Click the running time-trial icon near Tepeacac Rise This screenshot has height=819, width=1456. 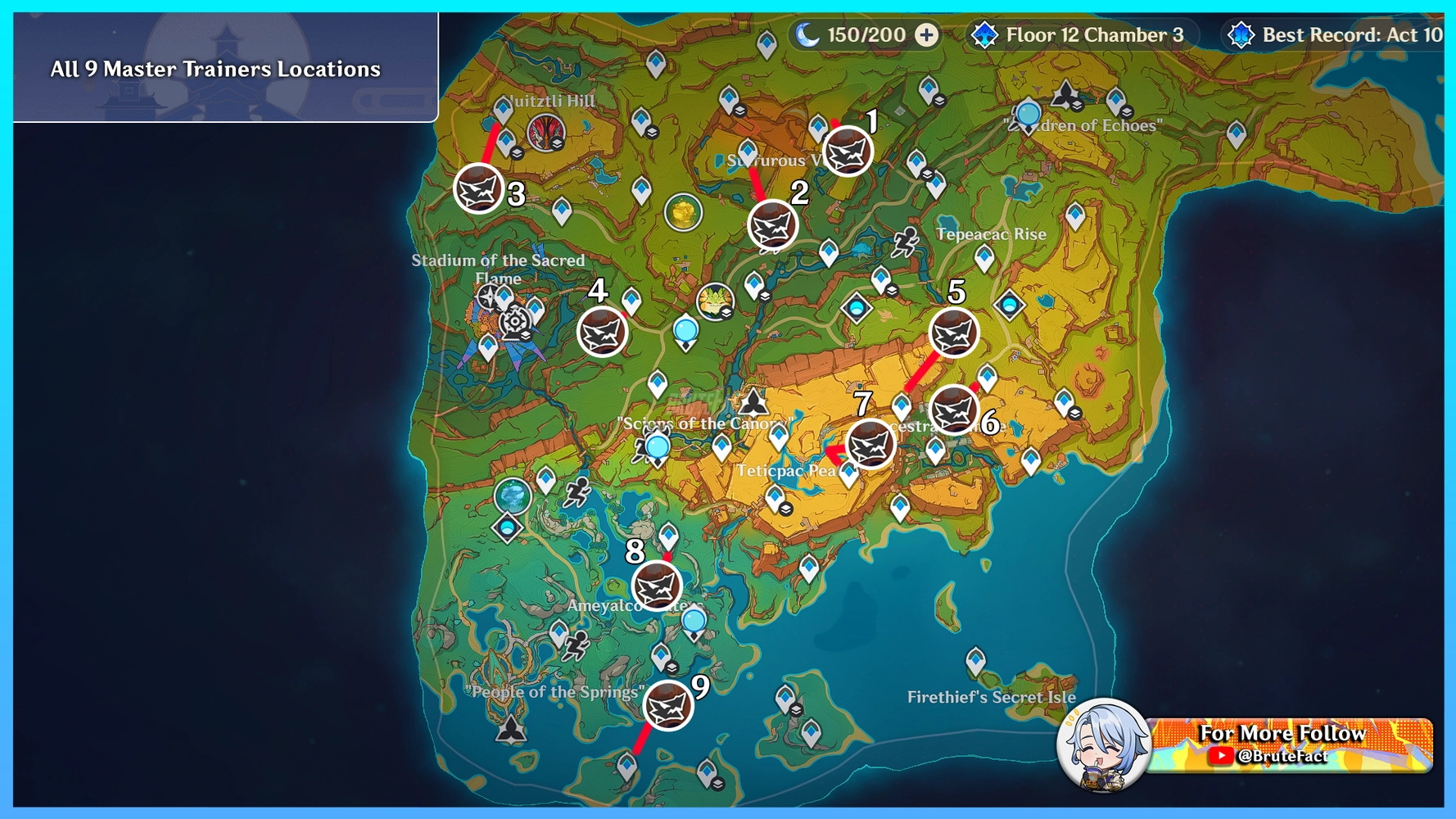(x=906, y=242)
